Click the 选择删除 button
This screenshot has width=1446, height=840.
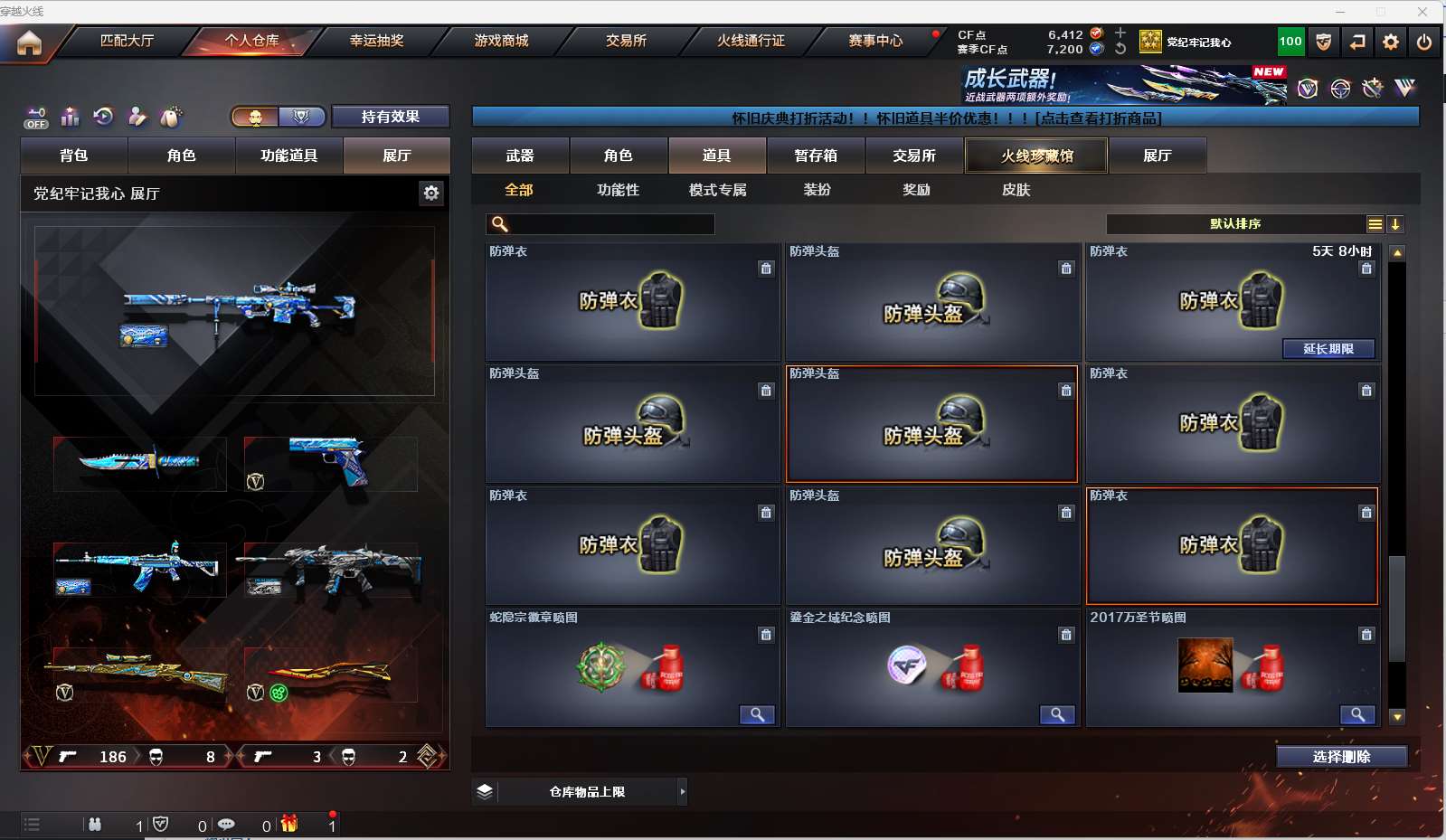(1341, 757)
